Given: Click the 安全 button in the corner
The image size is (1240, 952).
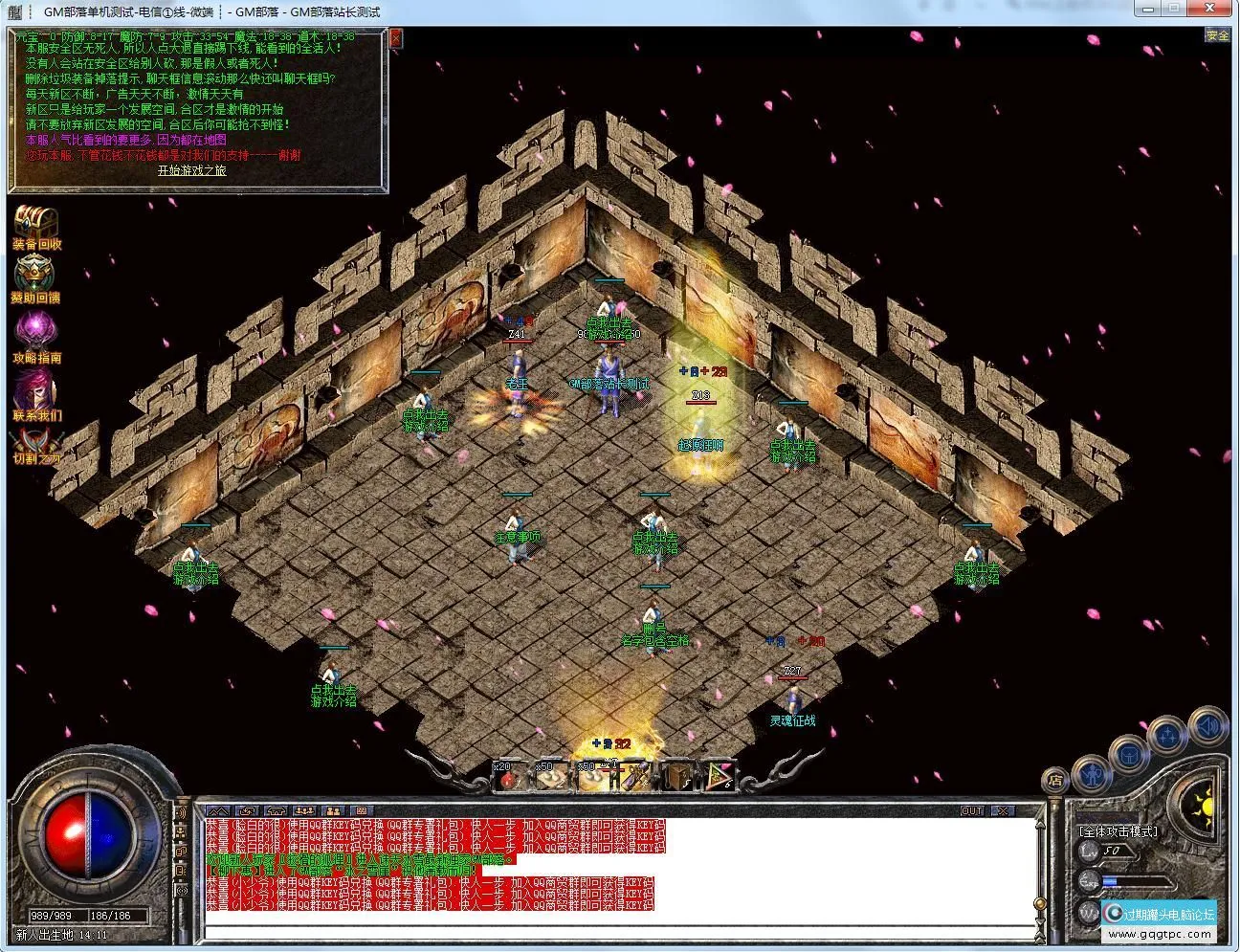Looking at the screenshot, I should [1217, 35].
